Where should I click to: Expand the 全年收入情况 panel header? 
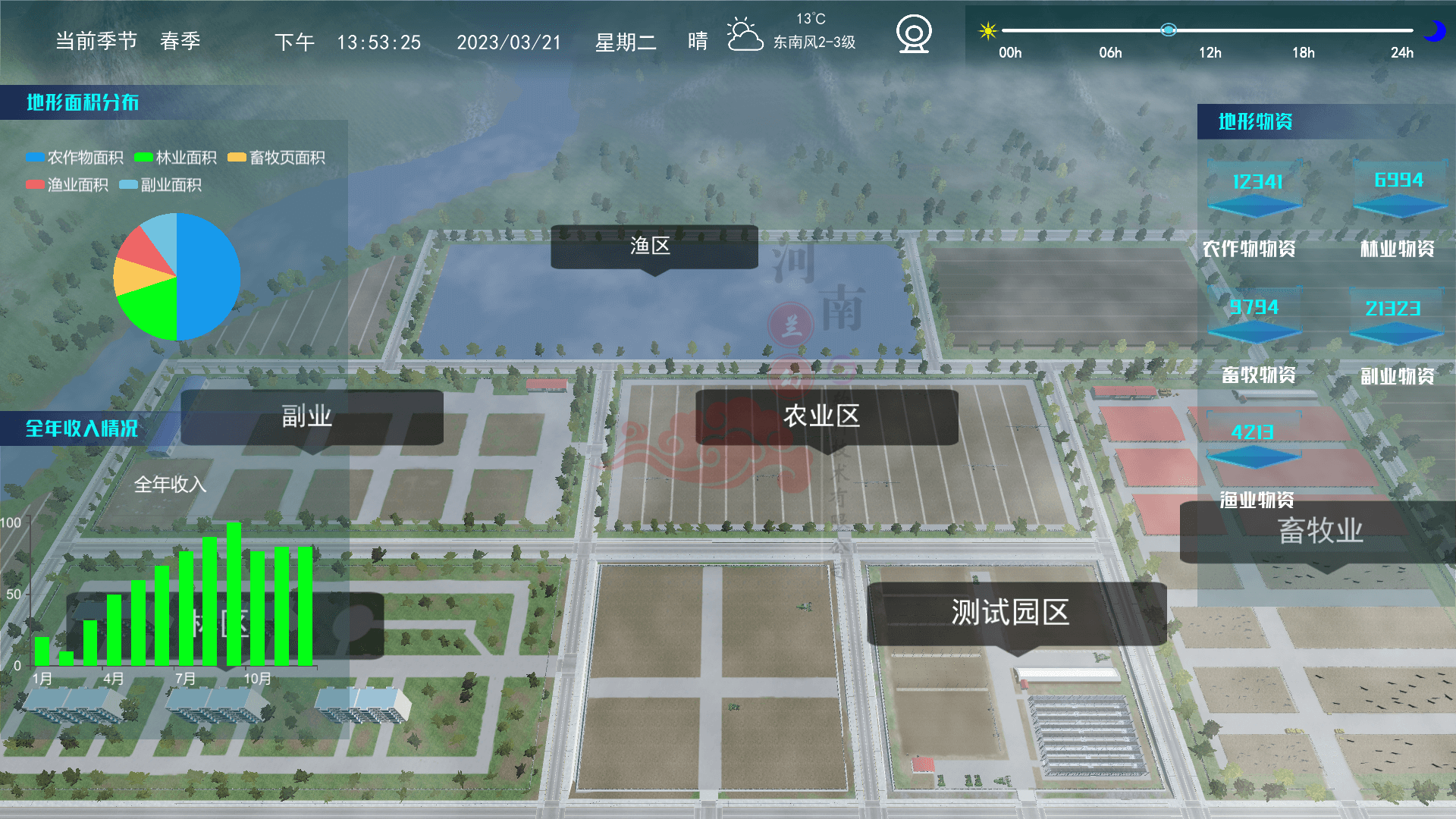[82, 429]
